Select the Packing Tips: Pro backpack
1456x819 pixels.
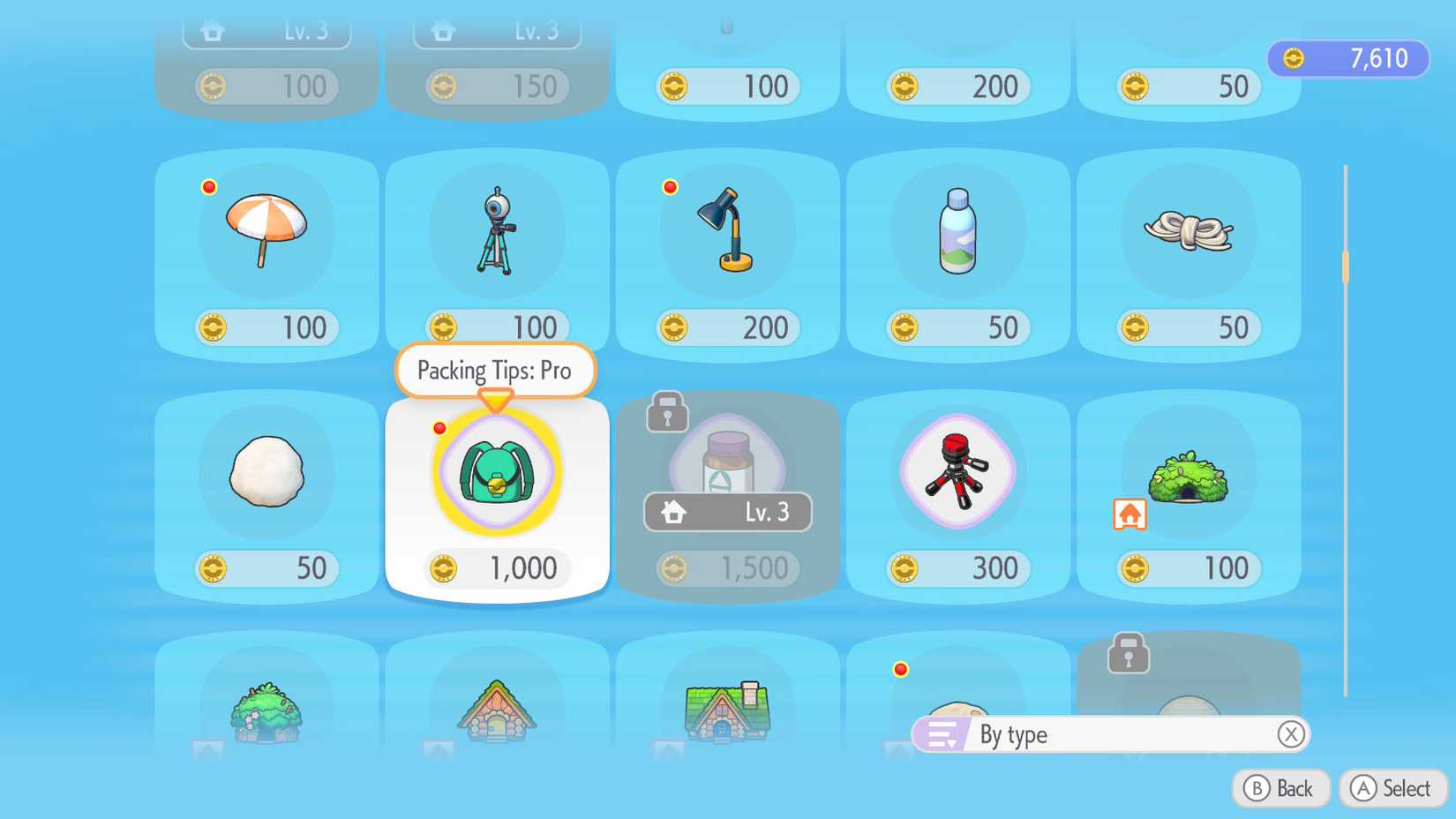[x=496, y=472]
